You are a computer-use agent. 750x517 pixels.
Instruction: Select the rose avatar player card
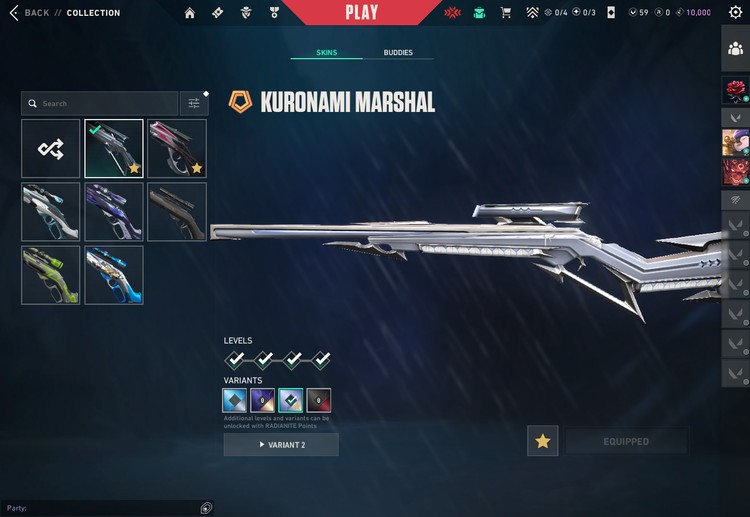735,91
